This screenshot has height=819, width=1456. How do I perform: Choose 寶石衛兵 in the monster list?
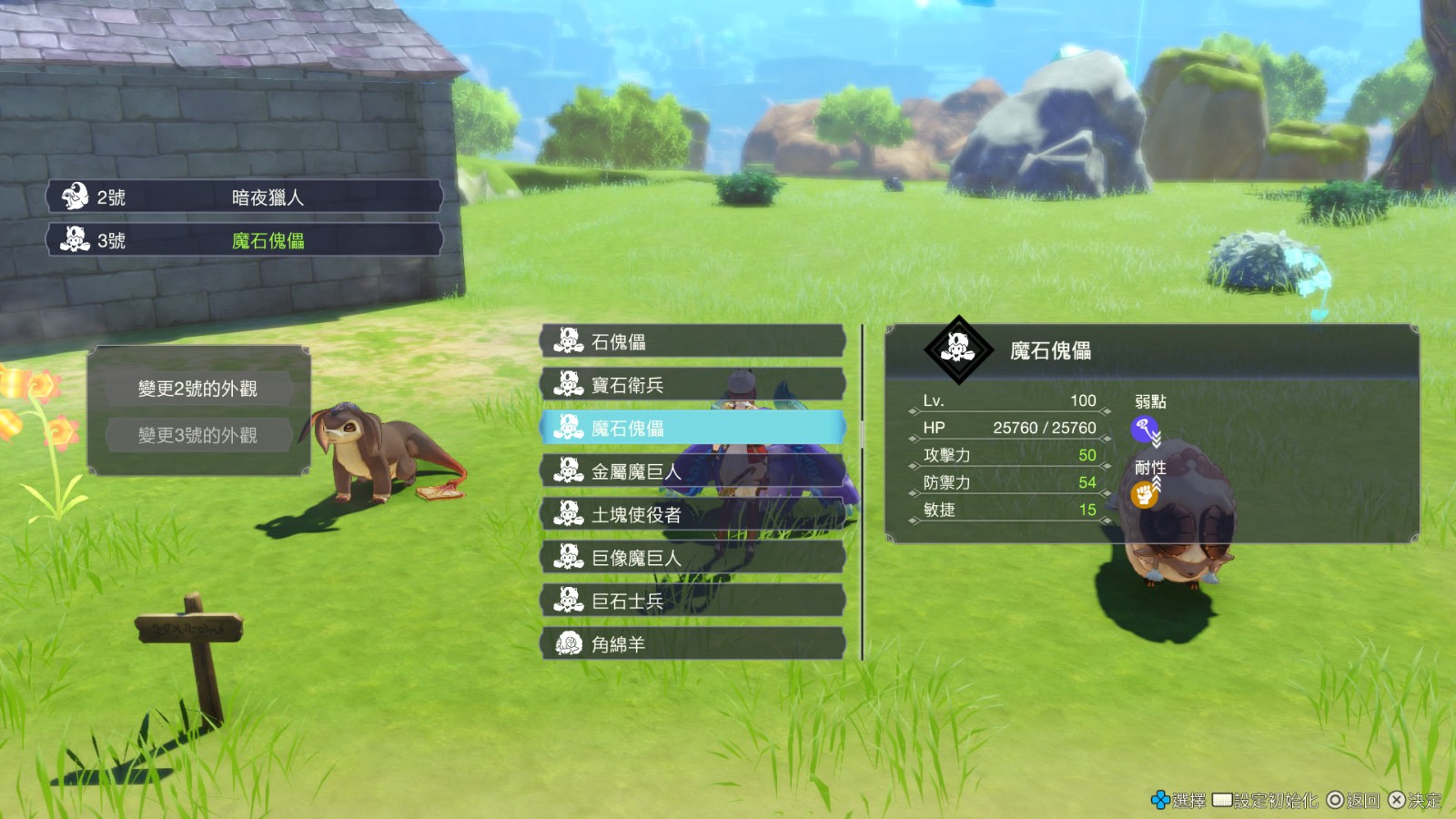coord(693,385)
